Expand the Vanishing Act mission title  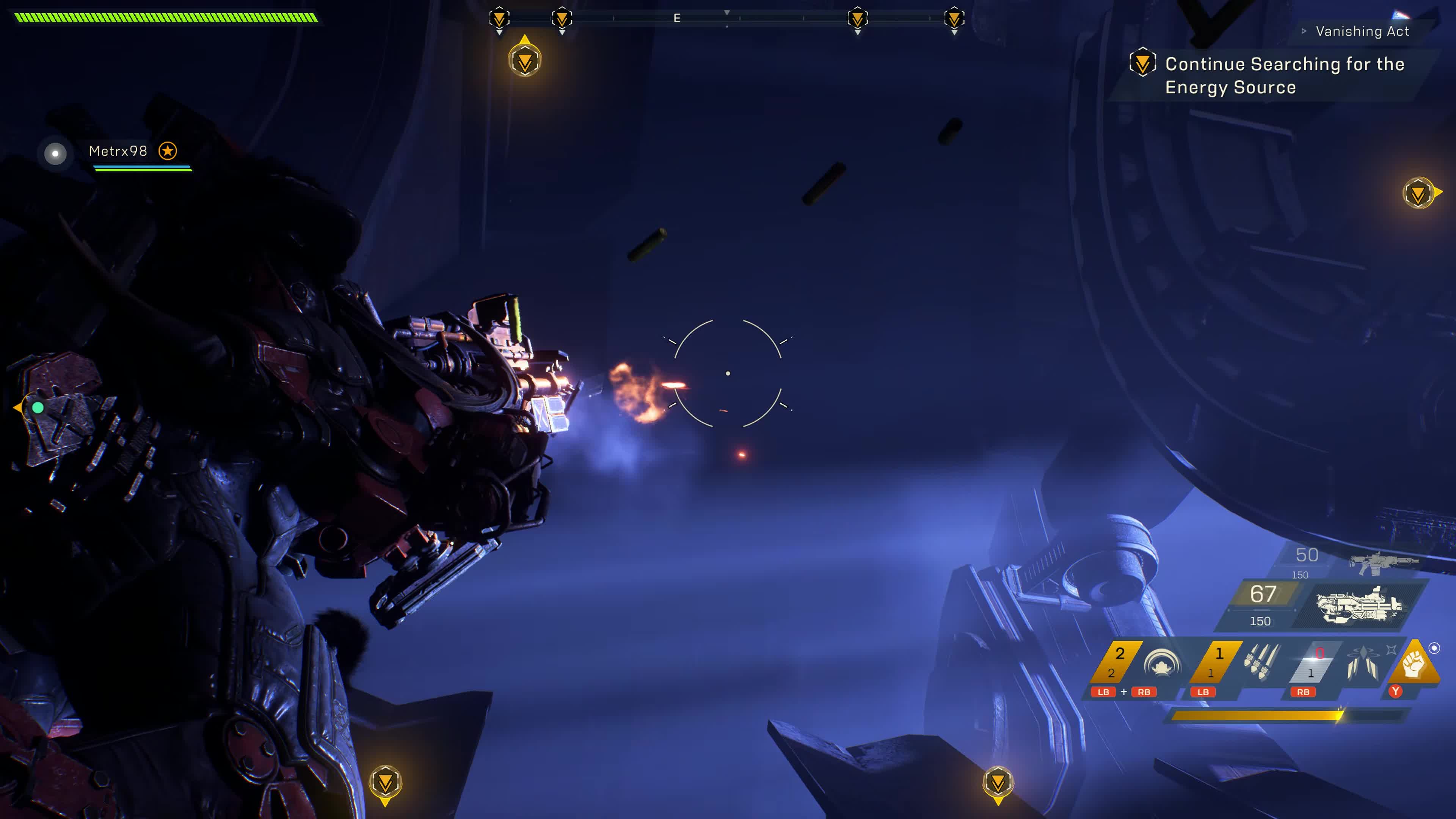pos(1362,31)
